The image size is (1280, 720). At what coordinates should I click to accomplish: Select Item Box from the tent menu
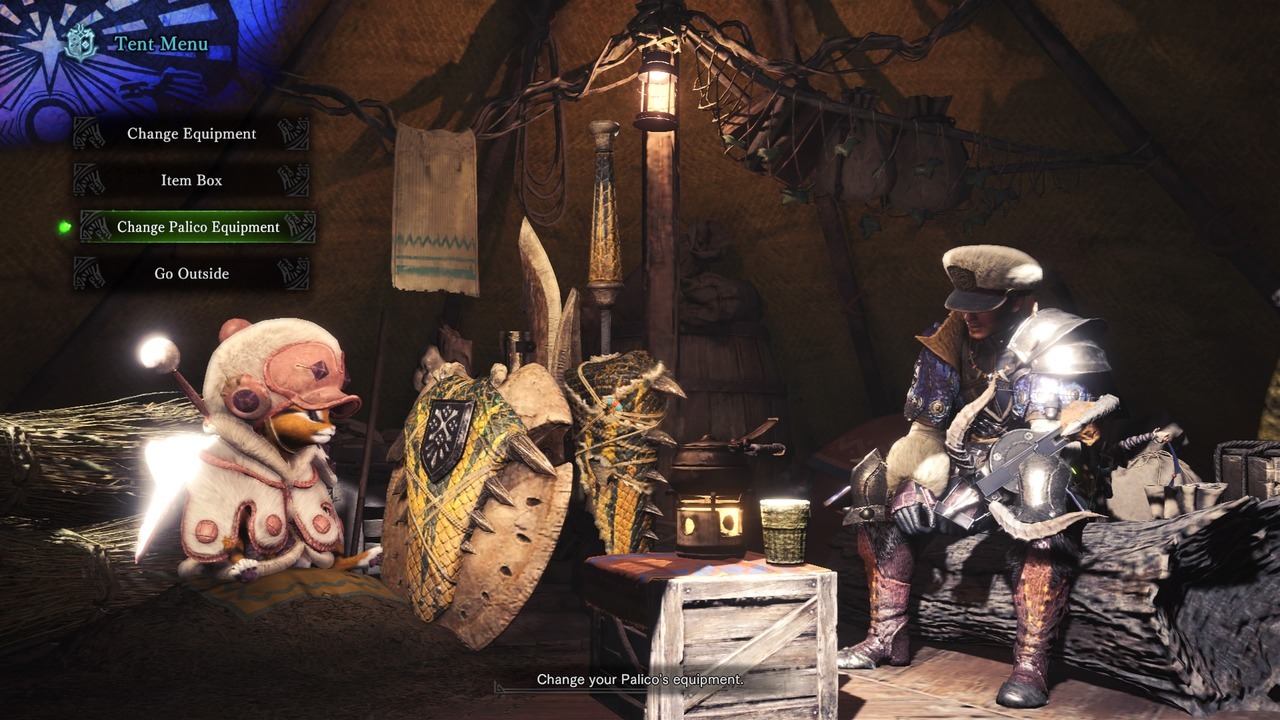coord(191,181)
